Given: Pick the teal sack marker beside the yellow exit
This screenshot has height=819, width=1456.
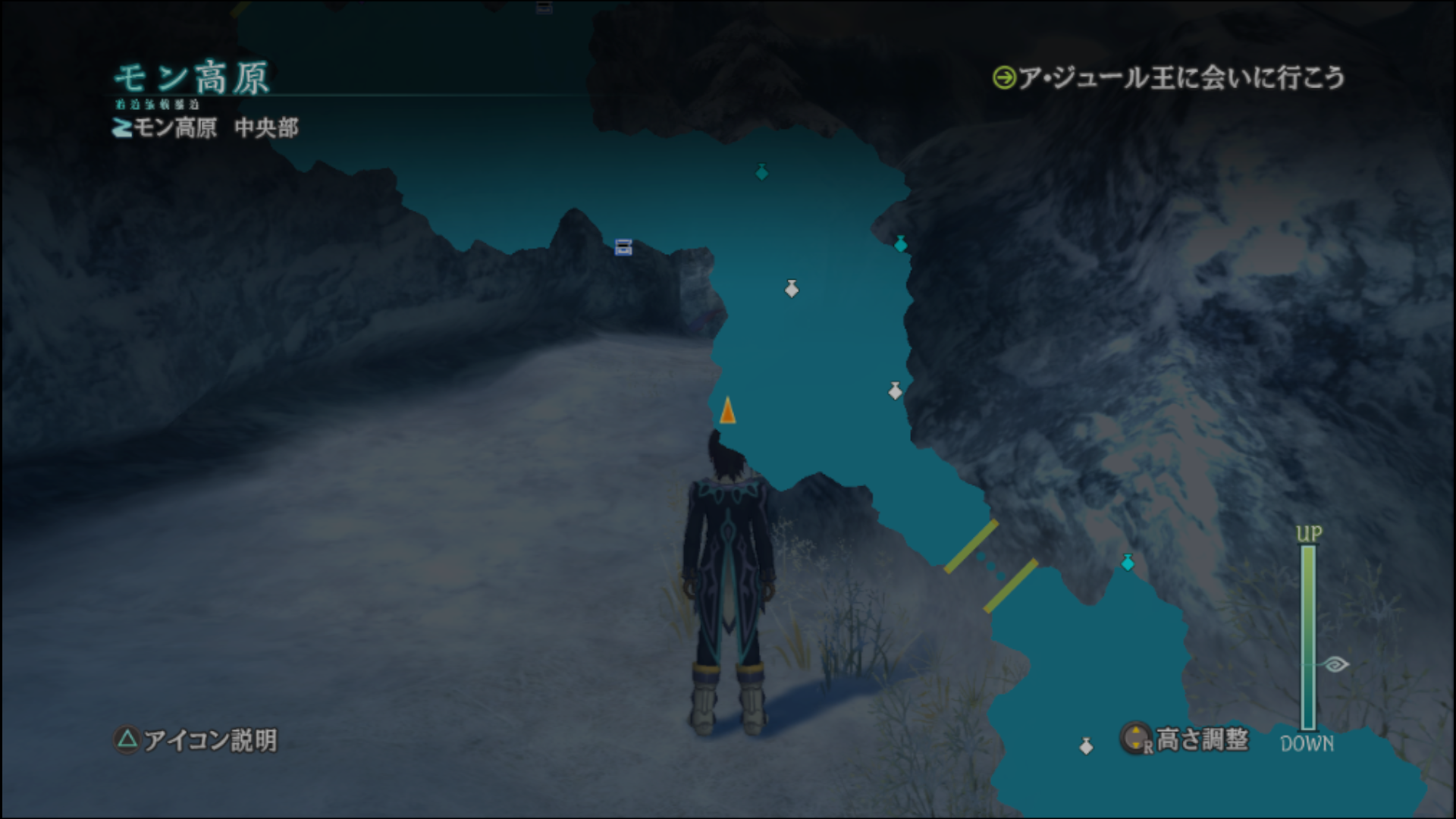Looking at the screenshot, I should pyautogui.click(x=1128, y=563).
